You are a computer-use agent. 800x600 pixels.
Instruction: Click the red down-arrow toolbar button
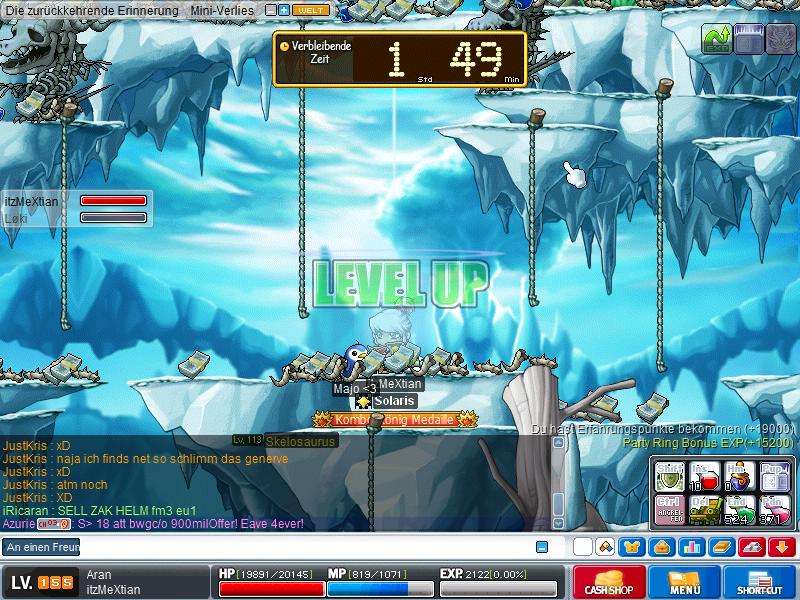781,547
